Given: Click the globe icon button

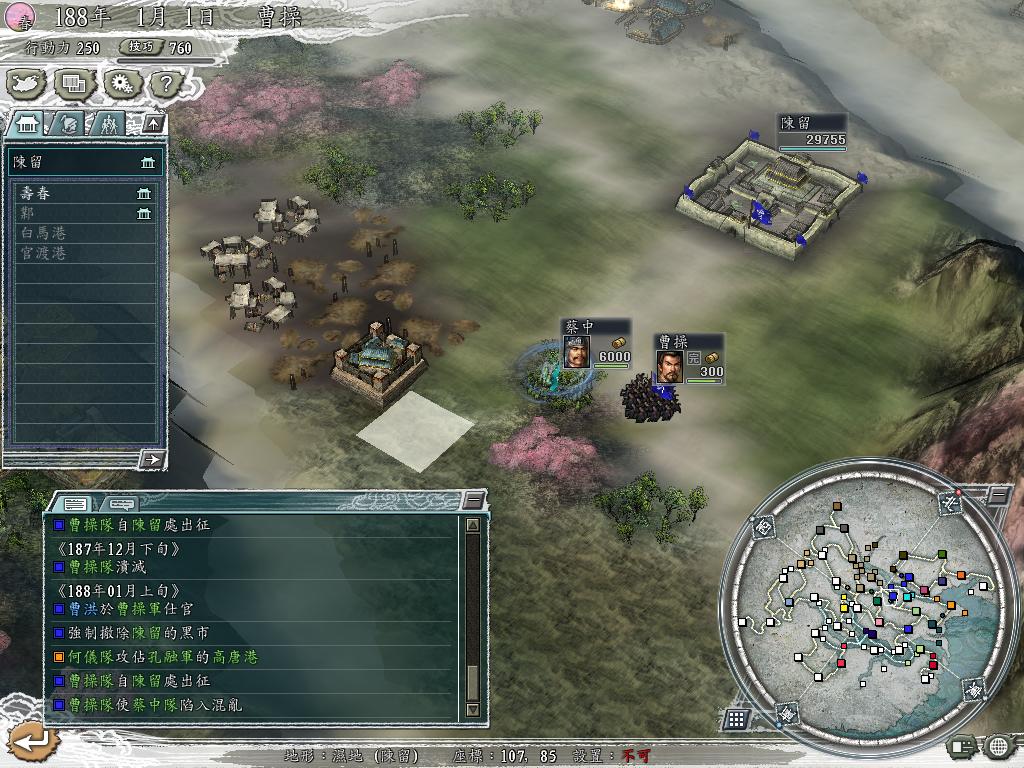Looking at the screenshot, I should pos(998,745).
